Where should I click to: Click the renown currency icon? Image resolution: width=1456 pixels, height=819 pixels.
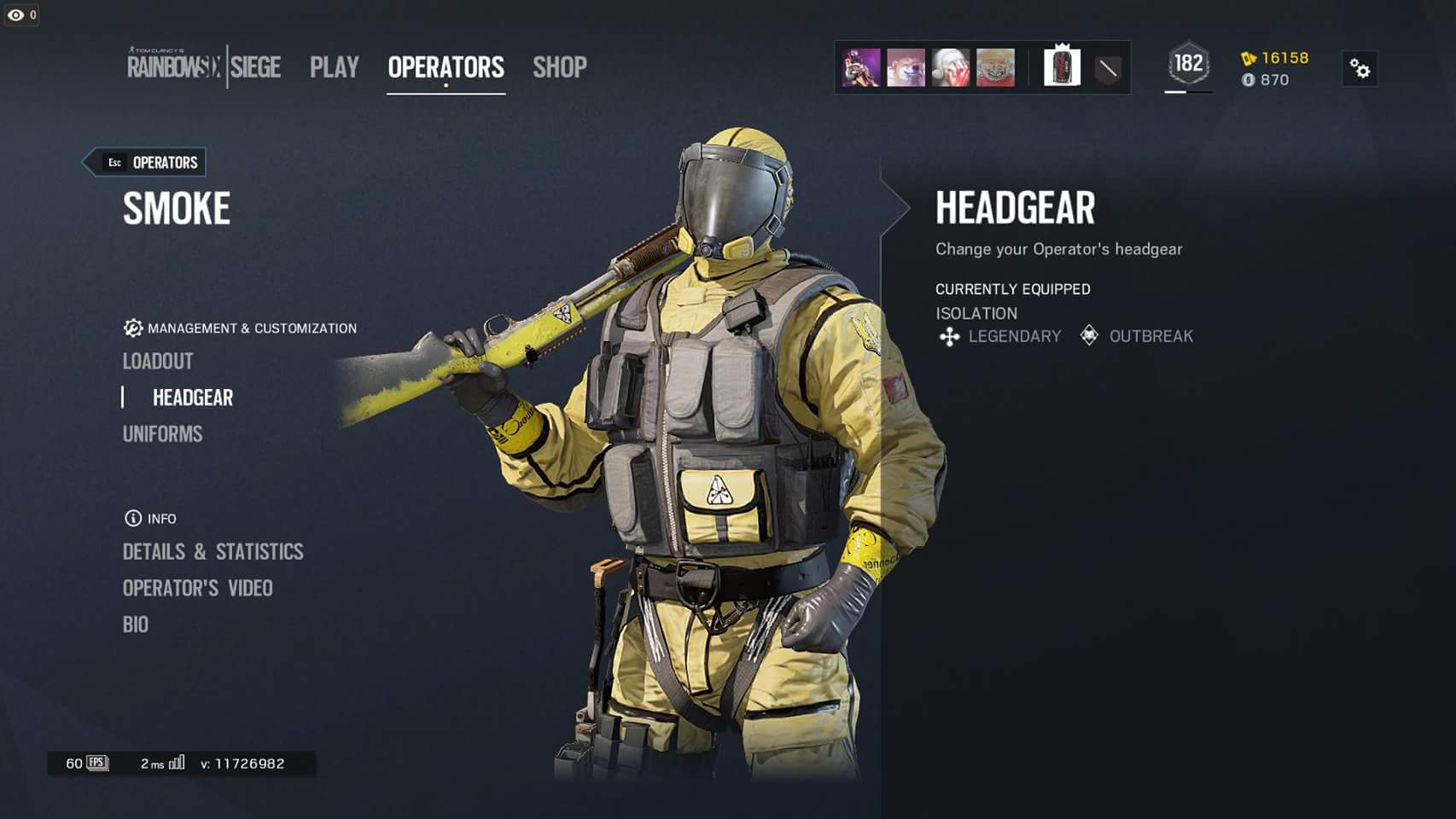1249,60
